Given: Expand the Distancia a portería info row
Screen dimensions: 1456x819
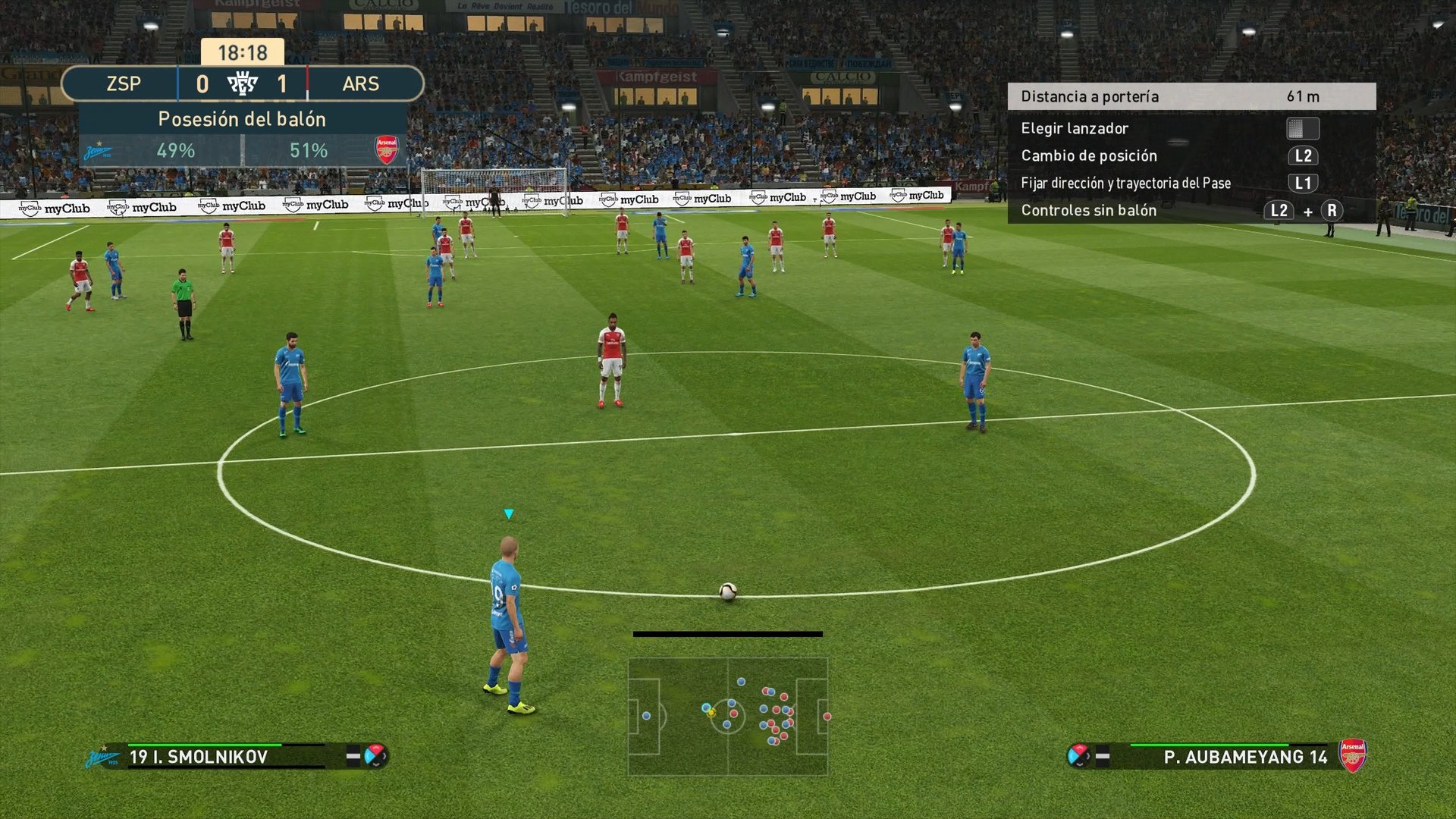Looking at the screenshot, I should coord(1191,97).
